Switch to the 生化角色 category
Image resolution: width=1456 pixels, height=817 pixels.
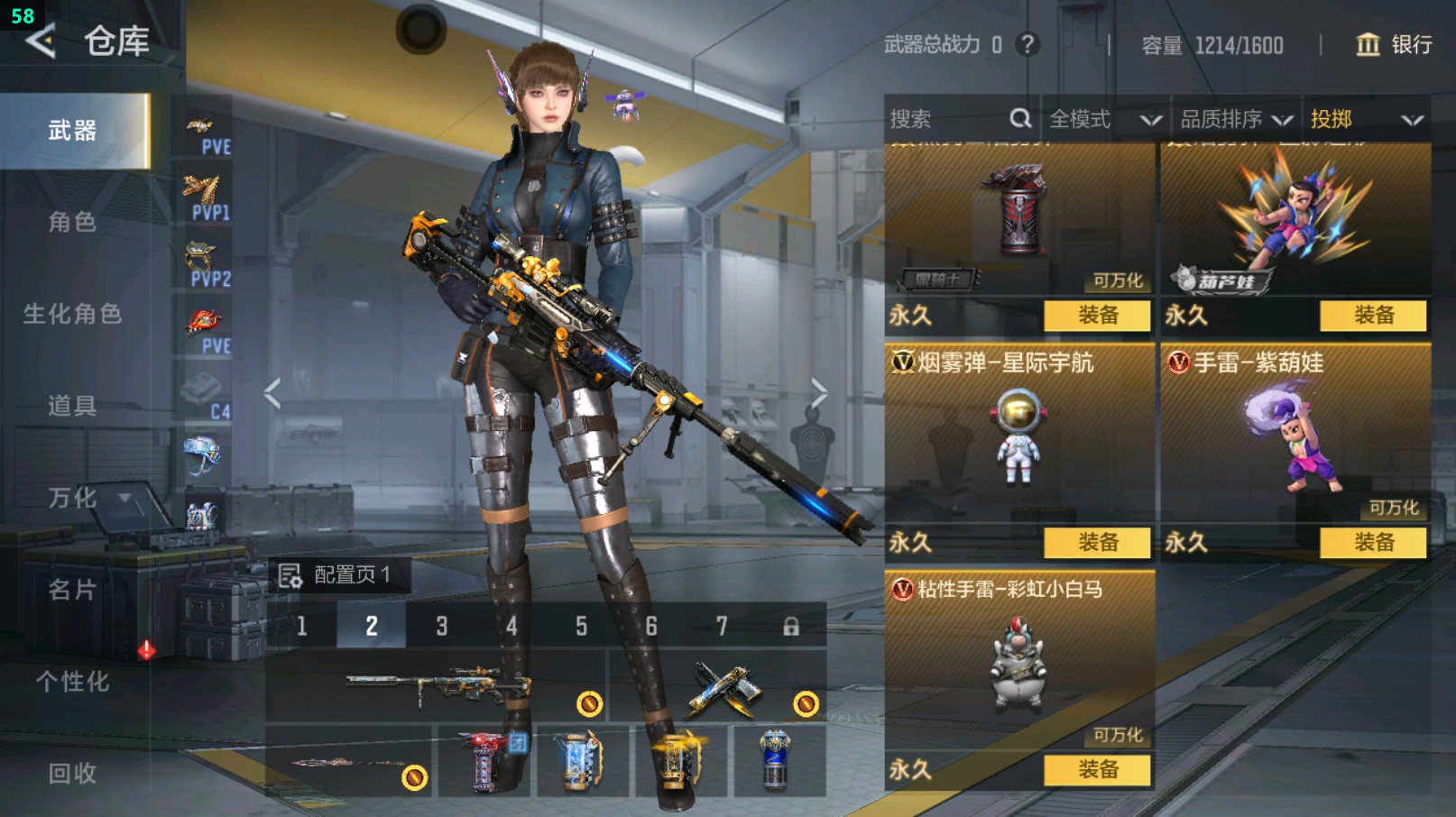pyautogui.click(x=72, y=314)
